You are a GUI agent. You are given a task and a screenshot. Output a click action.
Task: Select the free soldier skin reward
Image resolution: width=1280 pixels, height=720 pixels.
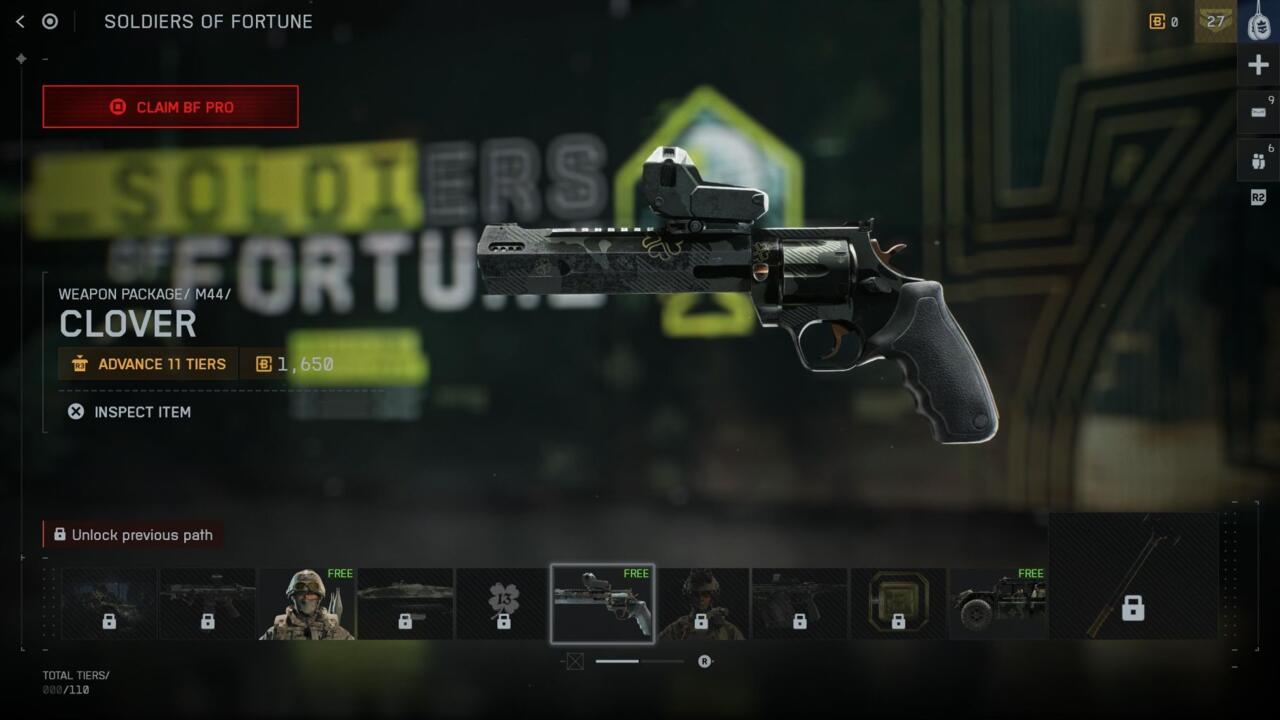pyautogui.click(x=307, y=604)
